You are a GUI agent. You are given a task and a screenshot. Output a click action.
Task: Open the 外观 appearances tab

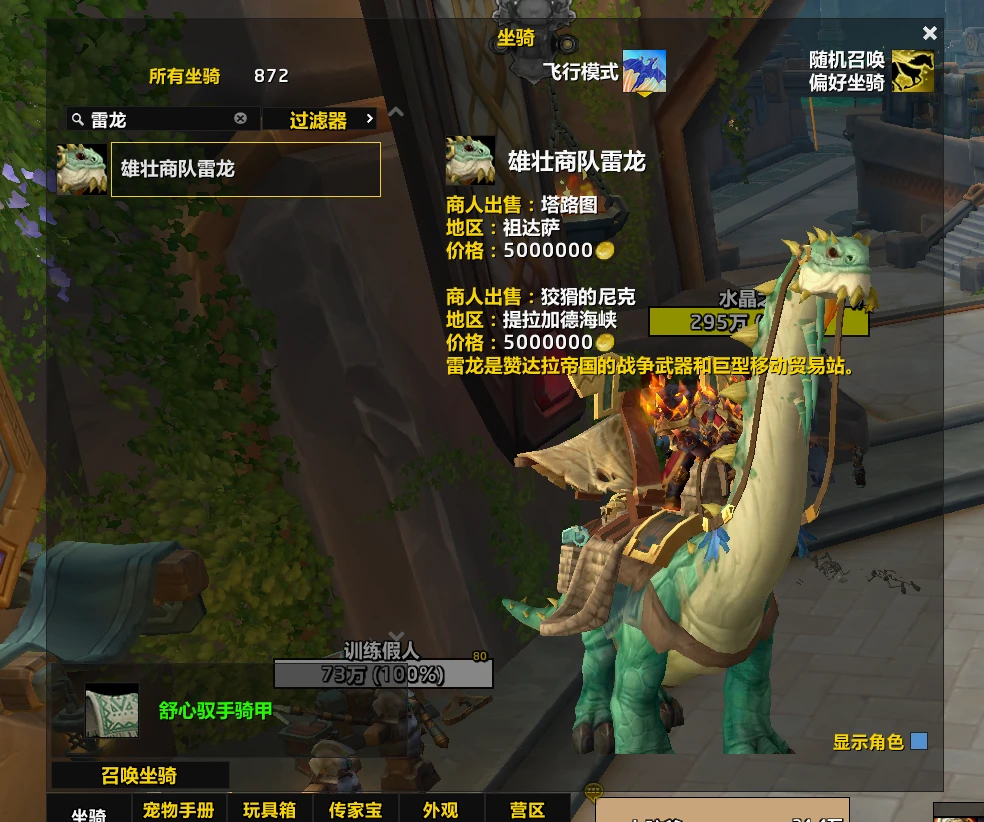[440, 810]
